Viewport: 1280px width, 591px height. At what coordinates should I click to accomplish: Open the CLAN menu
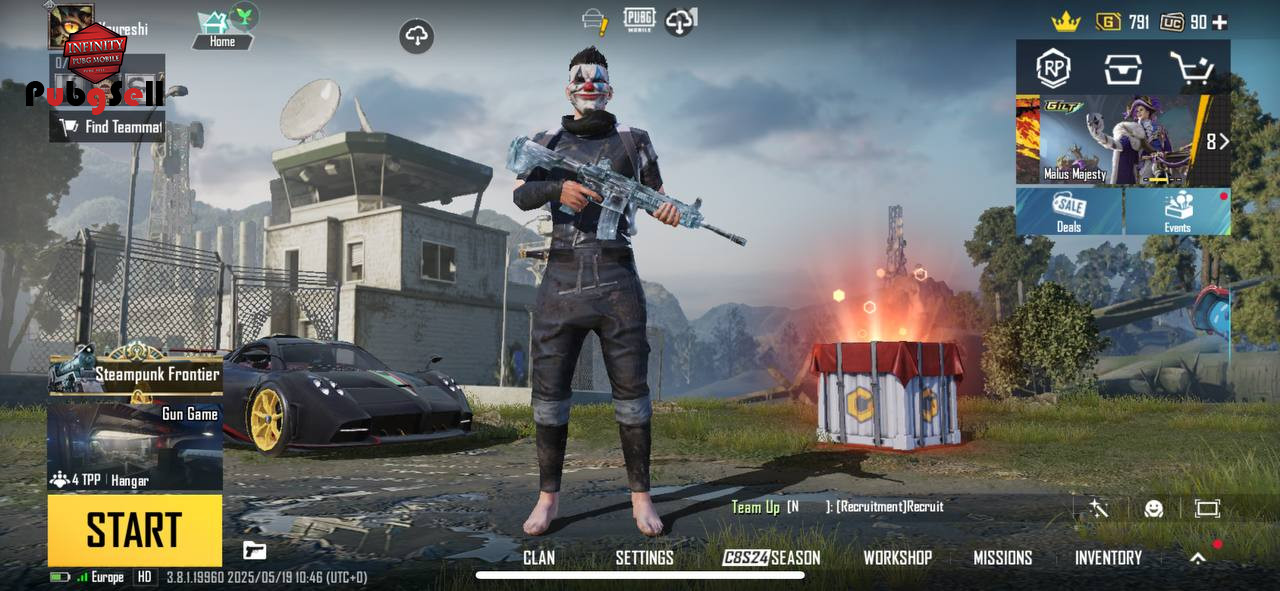pyautogui.click(x=539, y=558)
